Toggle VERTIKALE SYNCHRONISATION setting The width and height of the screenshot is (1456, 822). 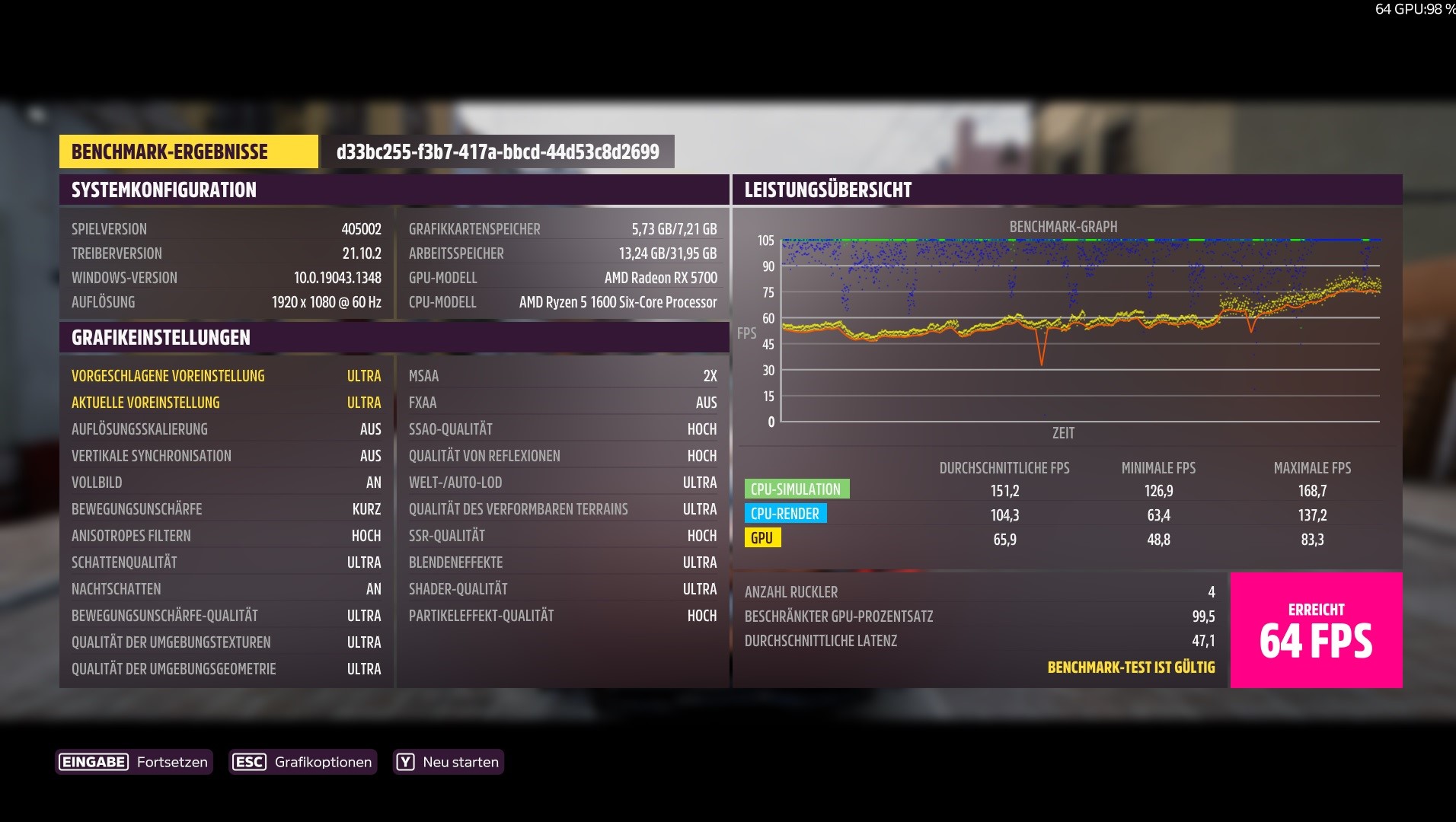tap(226, 455)
